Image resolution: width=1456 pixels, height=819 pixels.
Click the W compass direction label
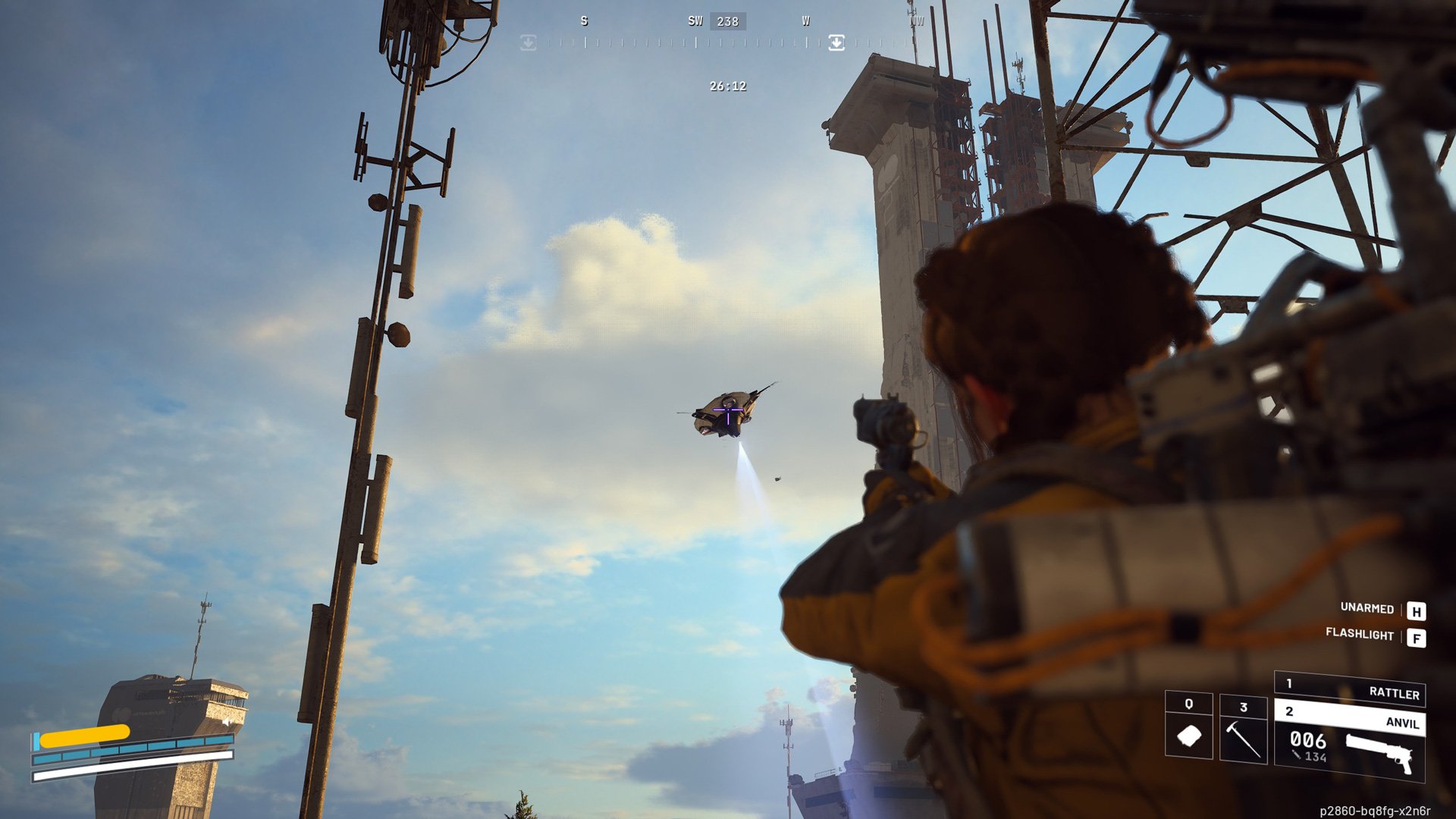click(x=805, y=21)
